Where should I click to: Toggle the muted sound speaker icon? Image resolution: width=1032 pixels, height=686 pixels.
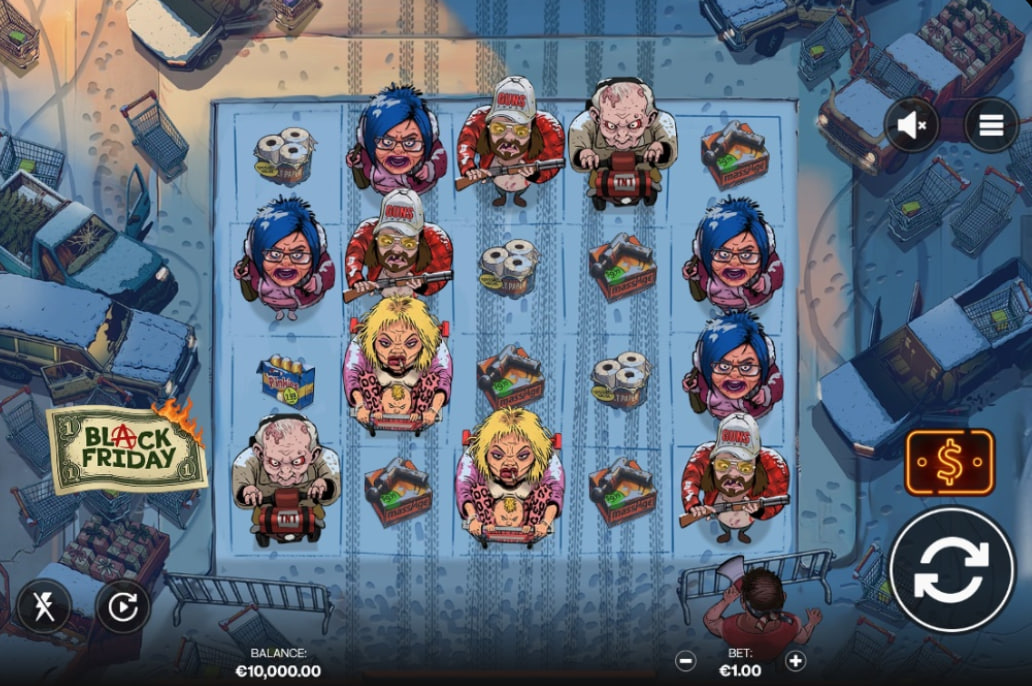pyautogui.click(x=911, y=125)
